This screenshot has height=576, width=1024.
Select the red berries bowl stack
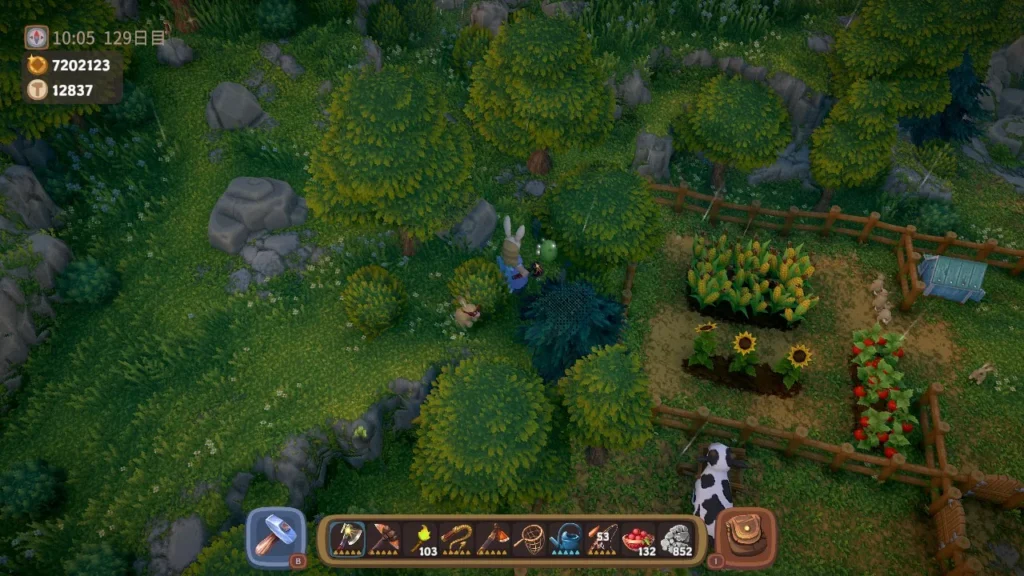639,539
